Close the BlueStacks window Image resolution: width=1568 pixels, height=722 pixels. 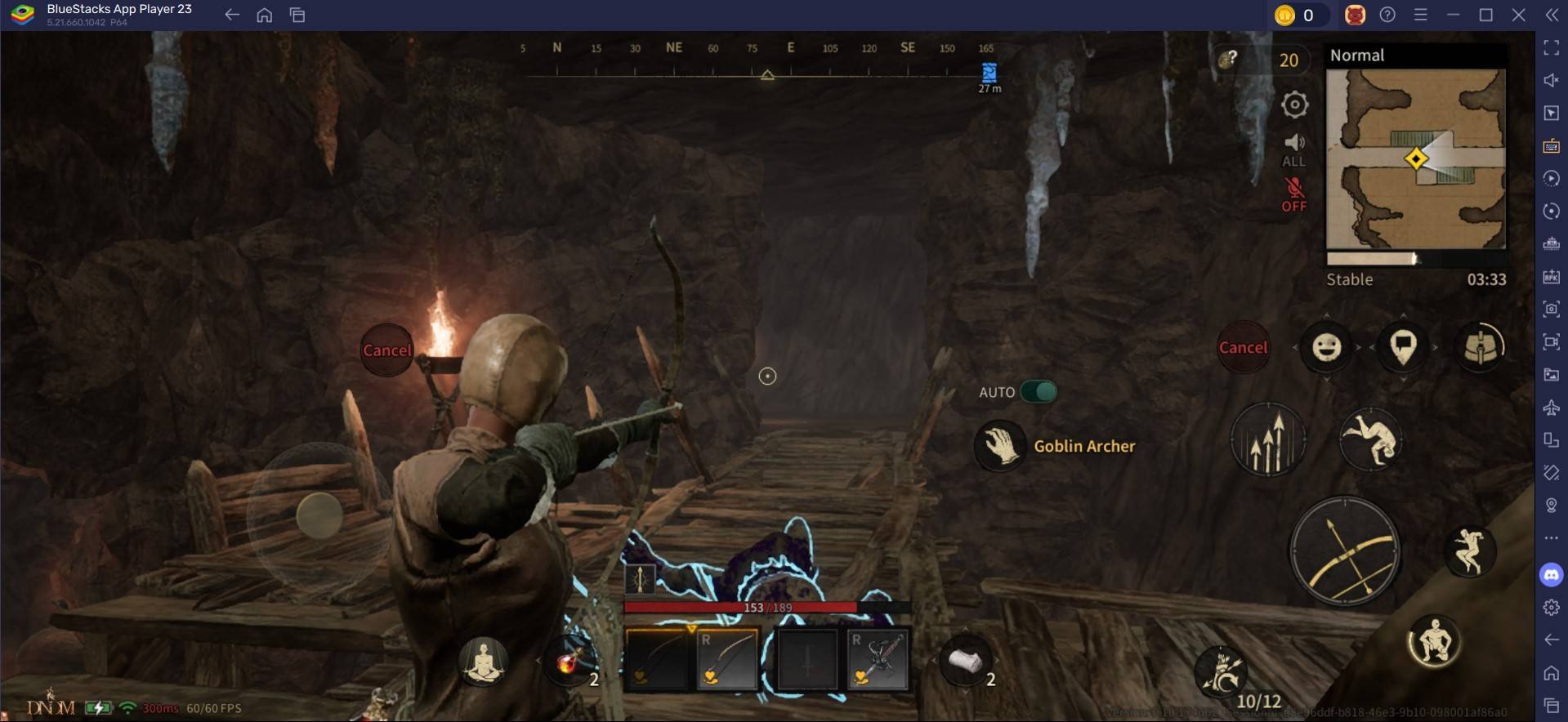click(1518, 15)
